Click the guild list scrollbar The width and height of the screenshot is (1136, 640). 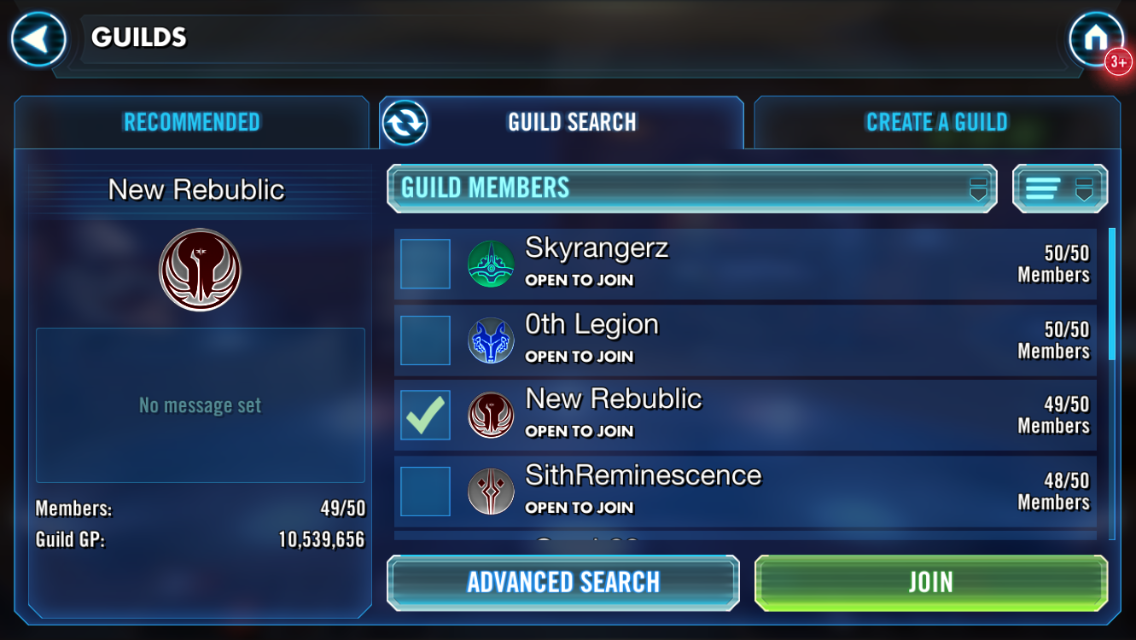[x=1112, y=295]
